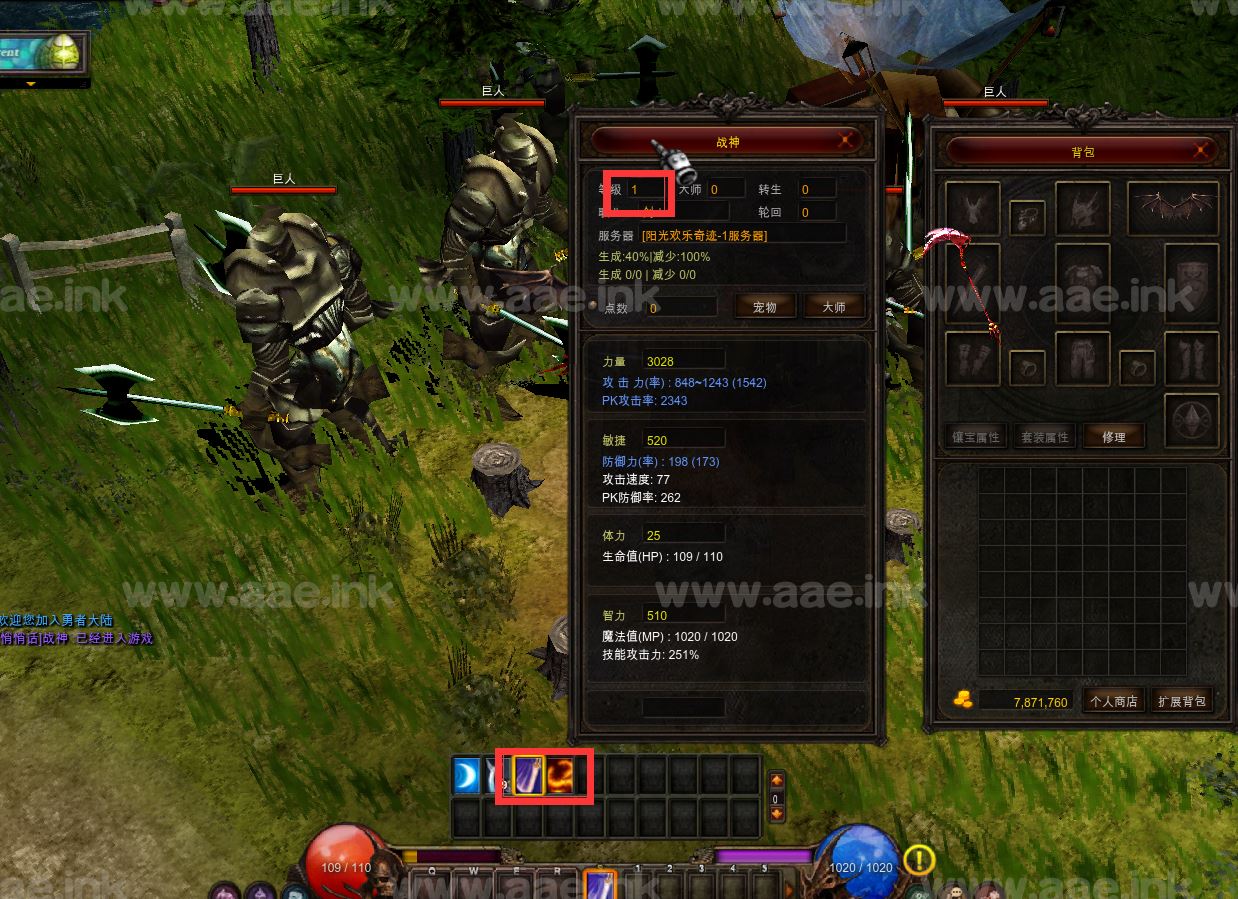Click the 扩展背包 expand bag button

point(1181,701)
